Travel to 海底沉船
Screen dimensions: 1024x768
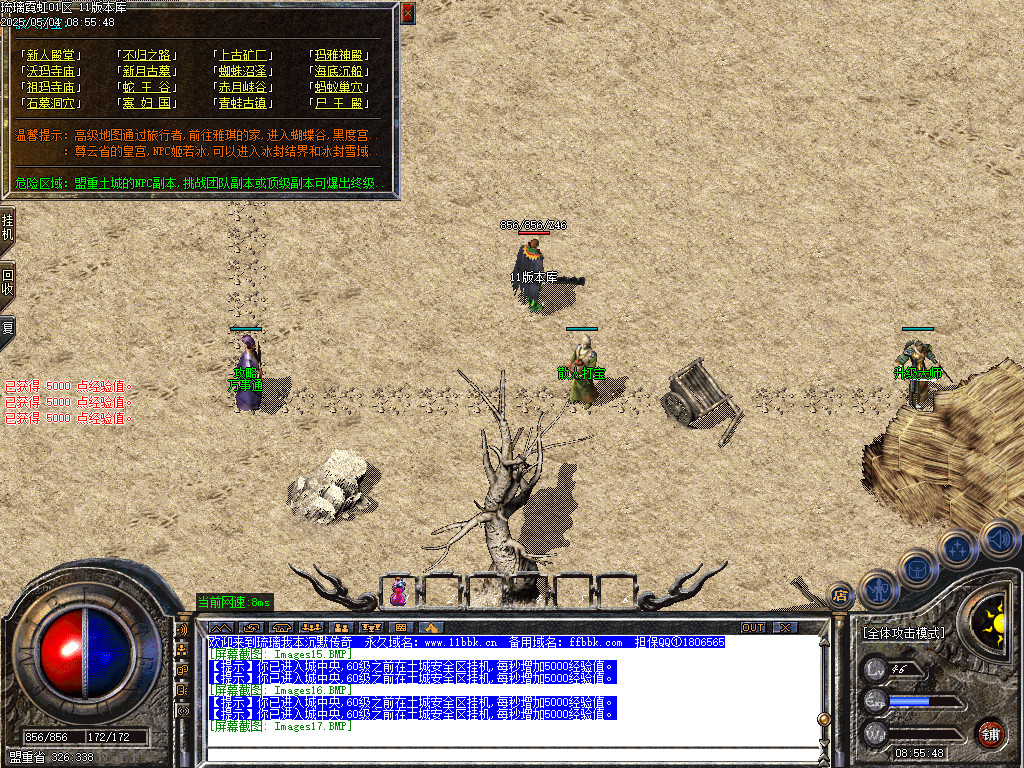tap(340, 72)
